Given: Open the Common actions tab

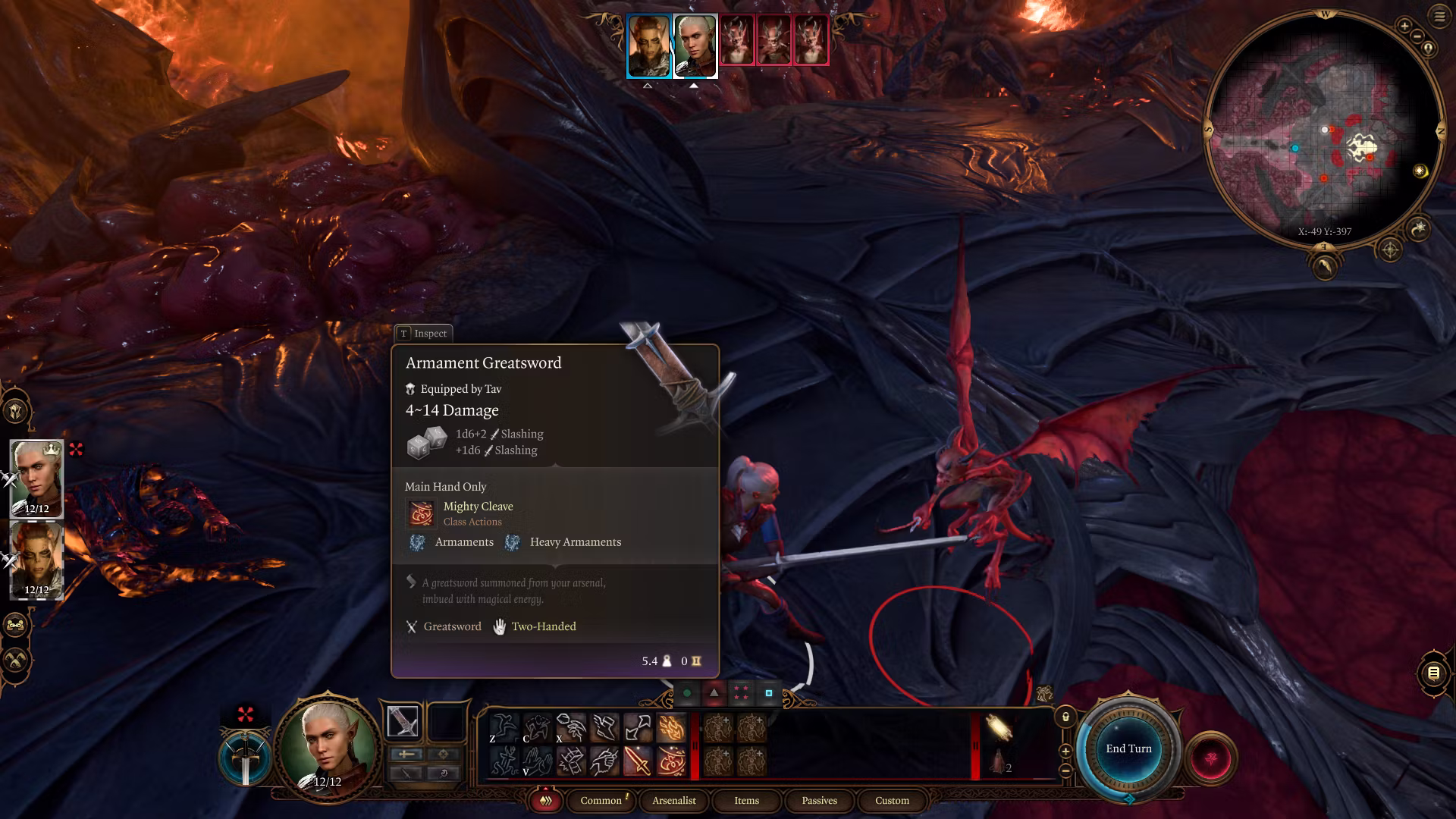Looking at the screenshot, I should [601, 800].
